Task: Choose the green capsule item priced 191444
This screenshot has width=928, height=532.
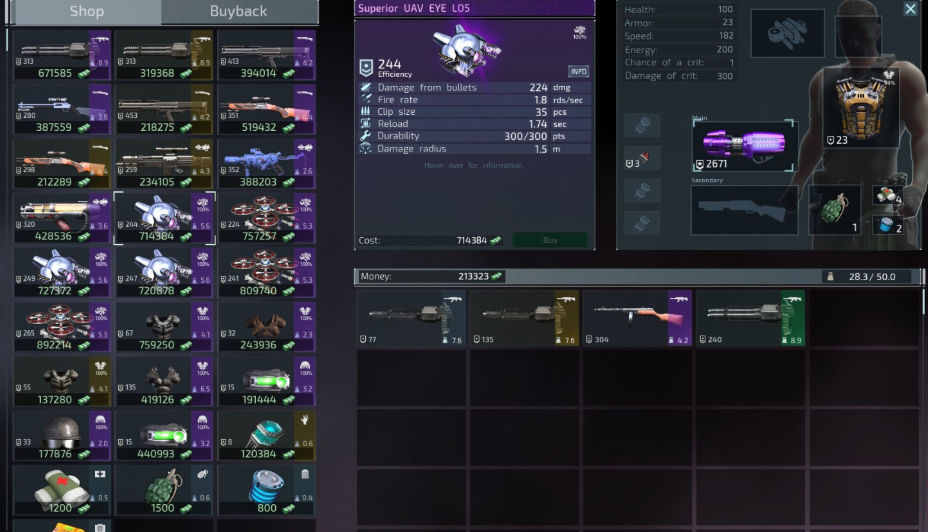Action: pyautogui.click(x=266, y=381)
